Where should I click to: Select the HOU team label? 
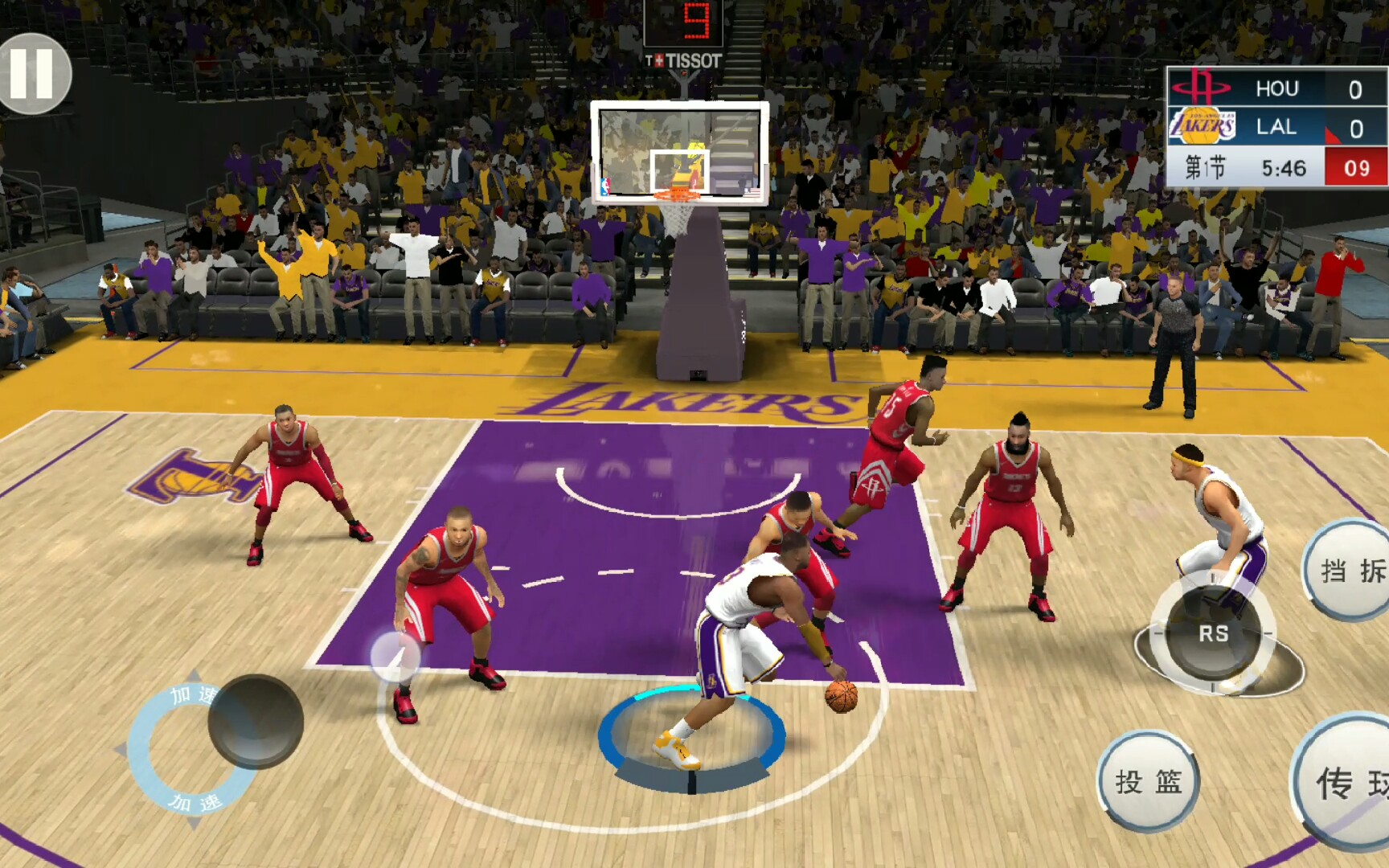1278,89
